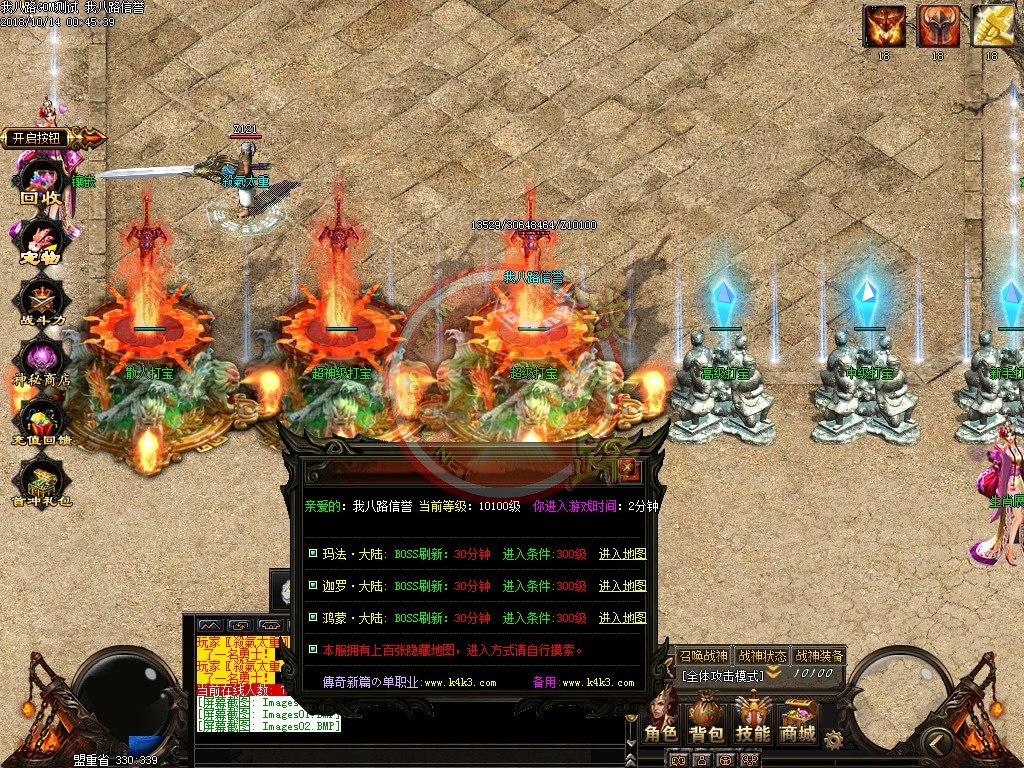Open the 神秘商店 mystery shop
1024x768 pixels.
(x=42, y=362)
